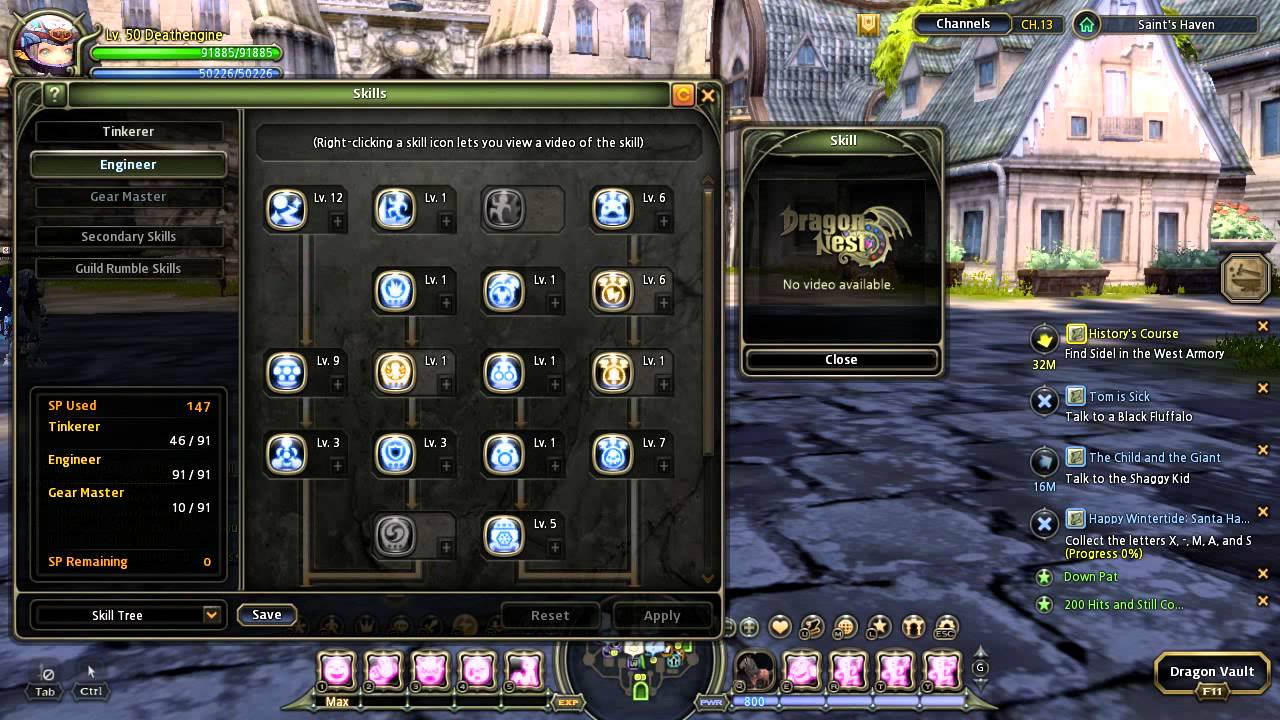Select the History's Course quest entry

click(x=1133, y=334)
